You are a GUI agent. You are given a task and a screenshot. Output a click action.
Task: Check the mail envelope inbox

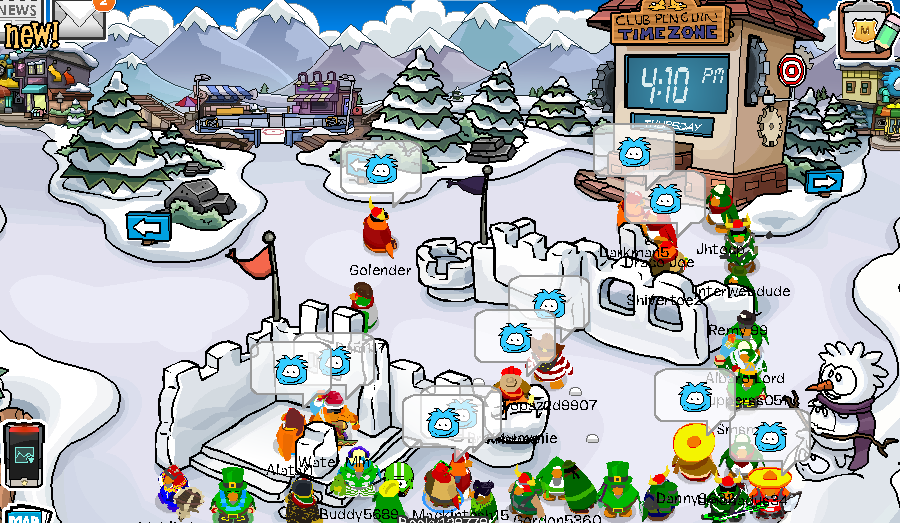(80, 18)
